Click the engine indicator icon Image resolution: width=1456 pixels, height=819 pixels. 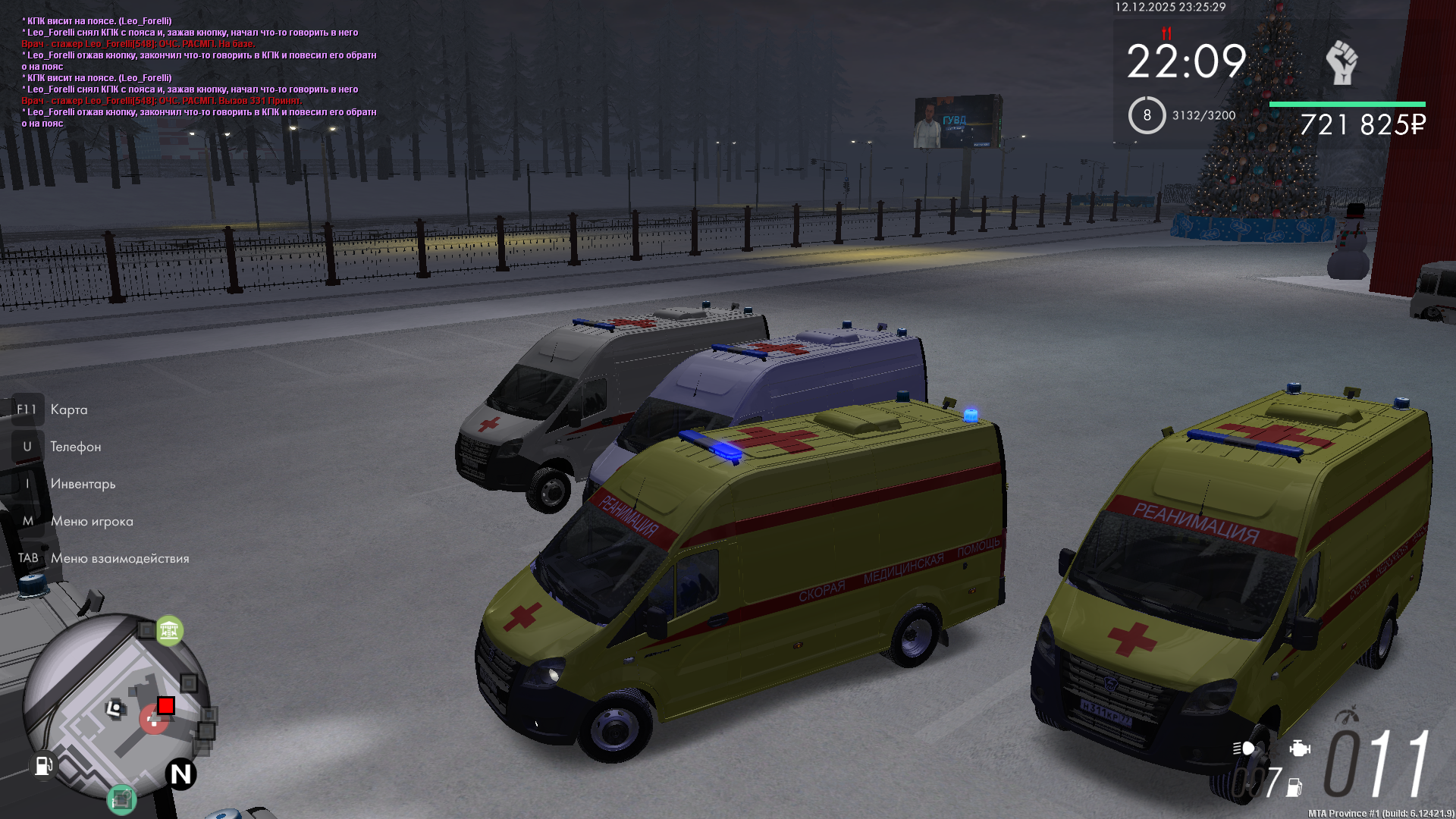pos(1299,748)
